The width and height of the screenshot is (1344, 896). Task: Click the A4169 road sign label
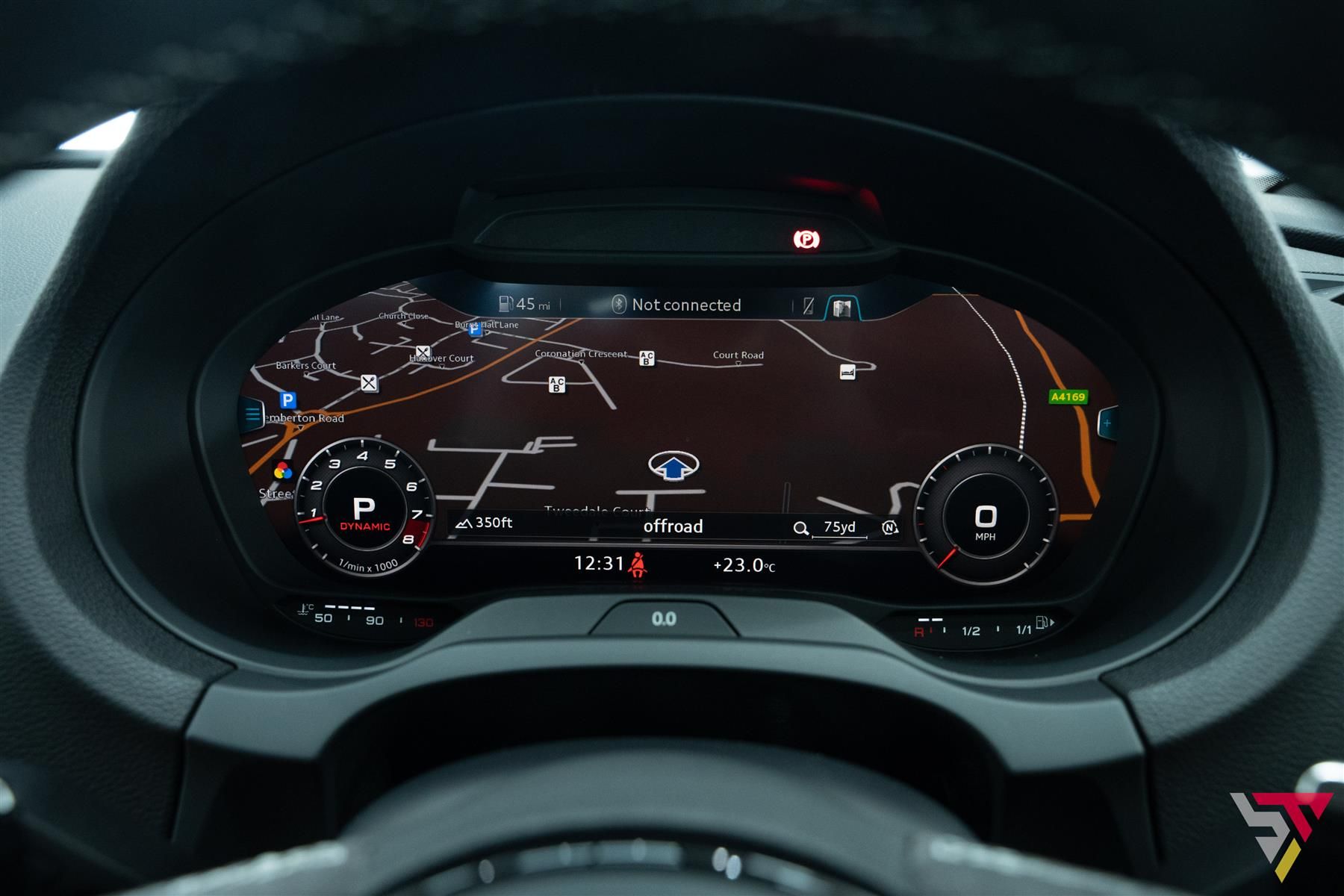pyautogui.click(x=1068, y=396)
